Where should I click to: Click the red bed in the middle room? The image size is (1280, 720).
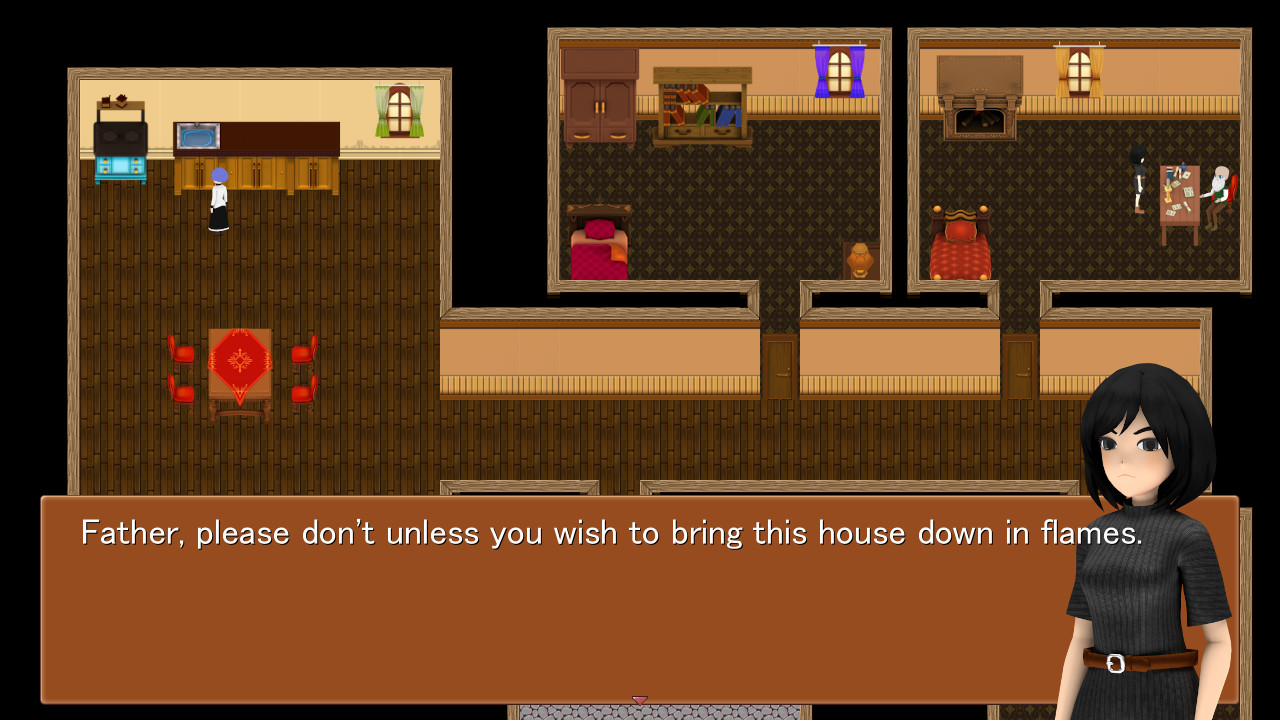click(x=600, y=245)
